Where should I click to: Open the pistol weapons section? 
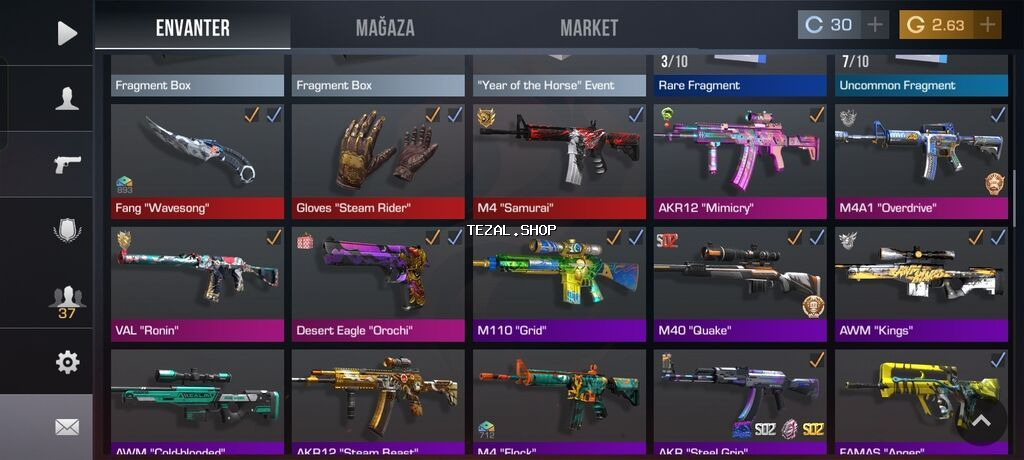coord(67,163)
